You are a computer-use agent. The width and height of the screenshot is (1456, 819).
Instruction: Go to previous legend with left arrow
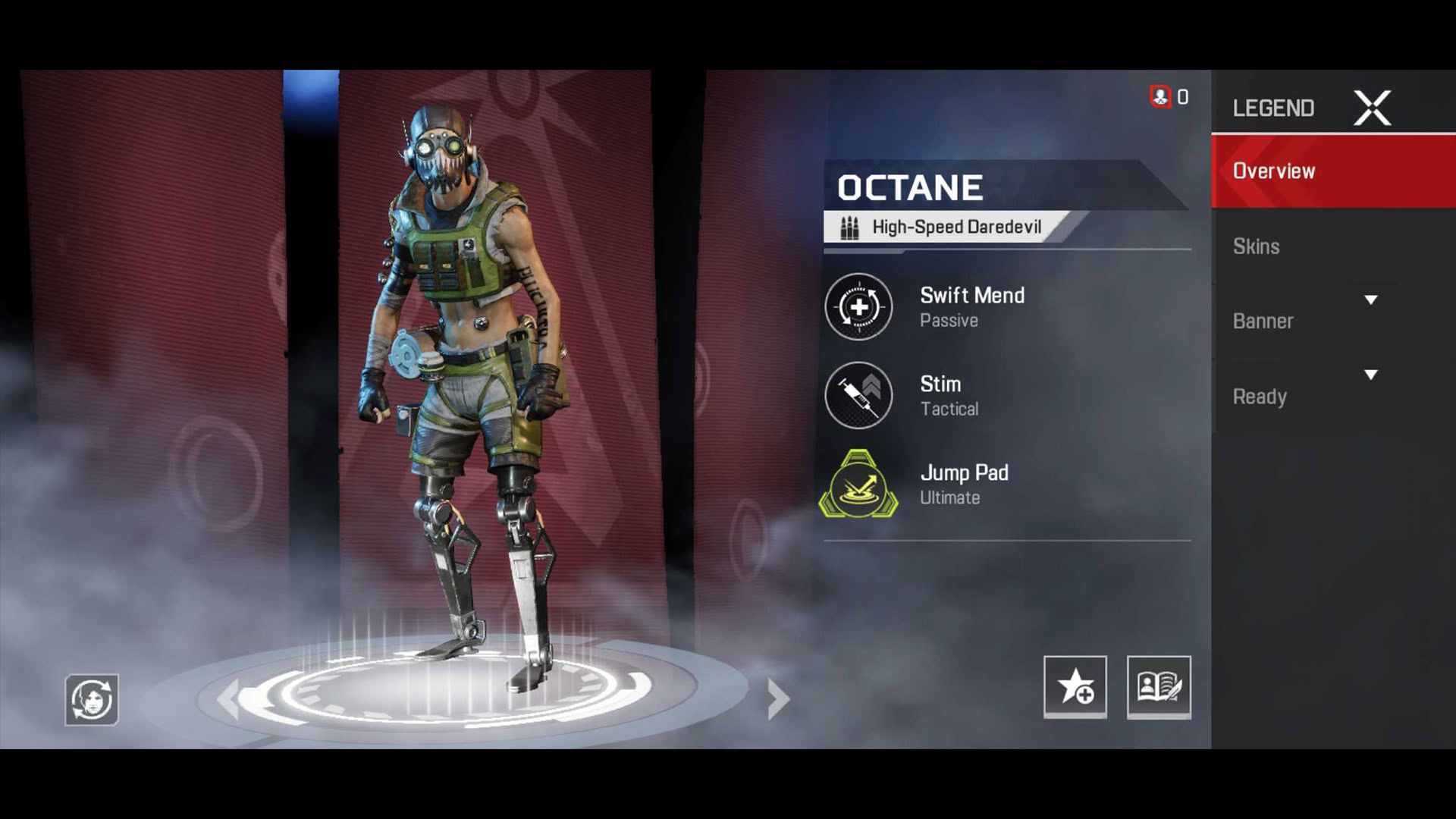[227, 698]
